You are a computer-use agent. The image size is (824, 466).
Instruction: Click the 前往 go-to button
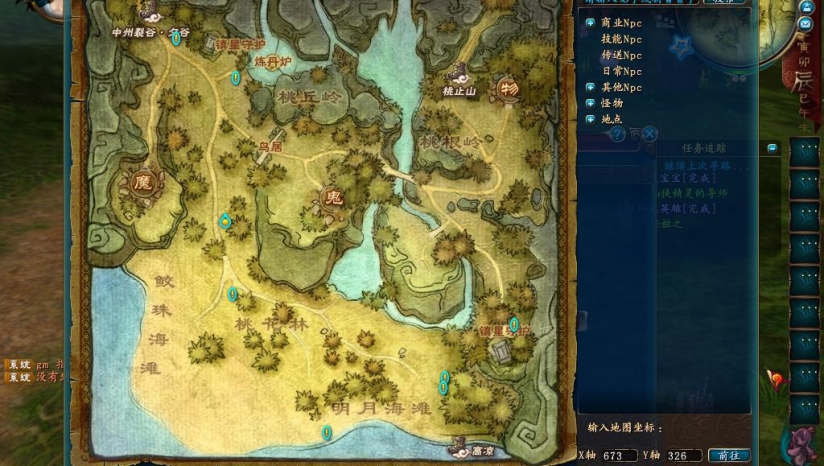[x=729, y=455]
